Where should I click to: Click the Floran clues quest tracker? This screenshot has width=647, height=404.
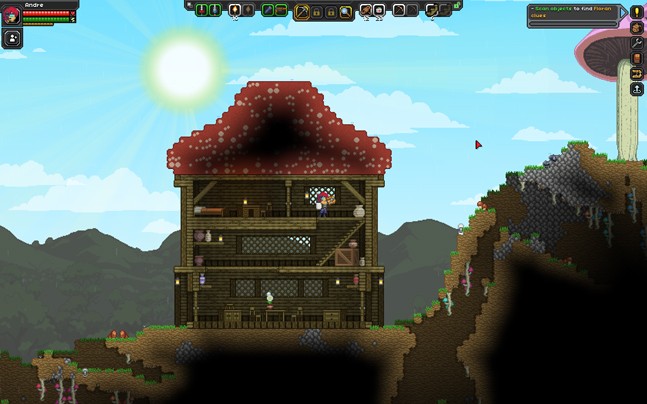pos(572,11)
